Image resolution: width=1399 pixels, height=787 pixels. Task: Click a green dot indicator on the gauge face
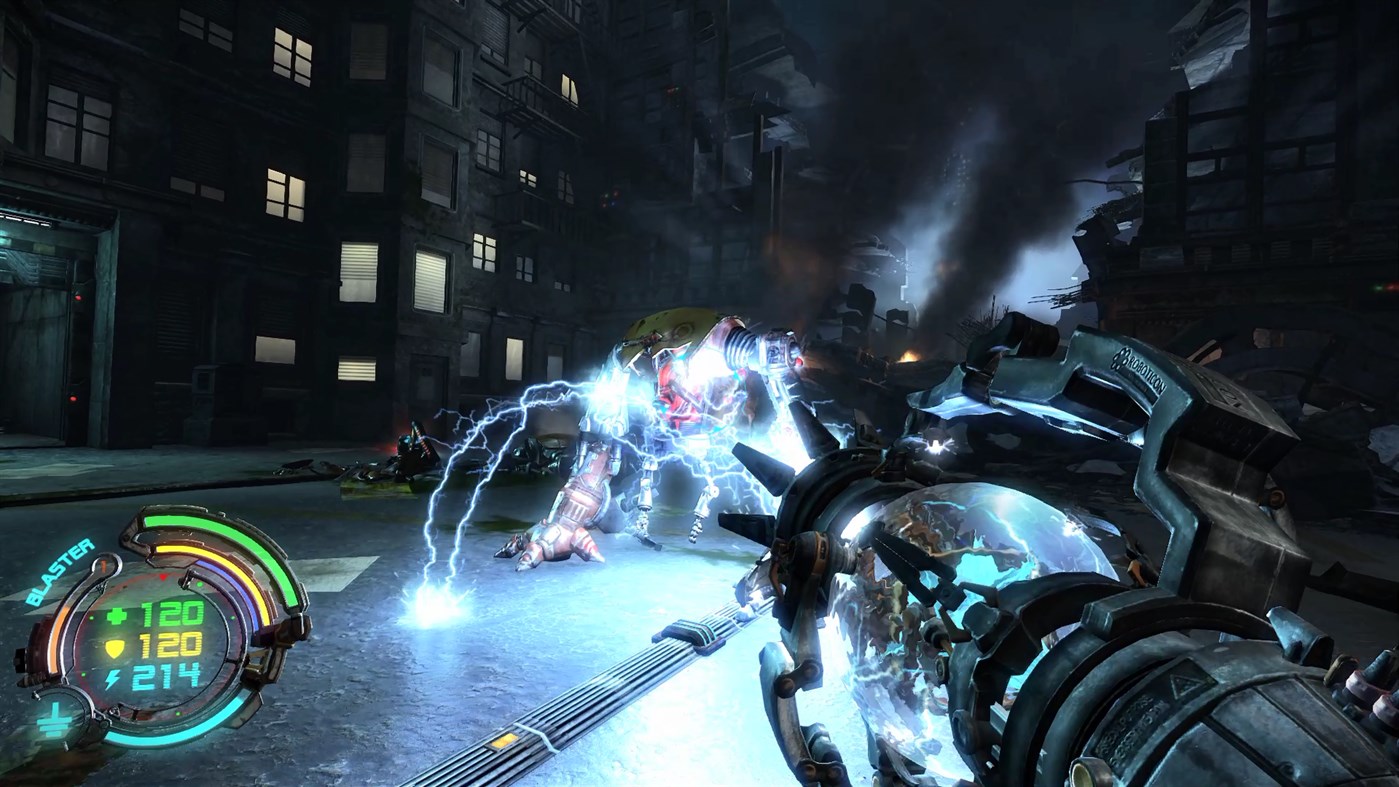pyautogui.click(x=200, y=583)
